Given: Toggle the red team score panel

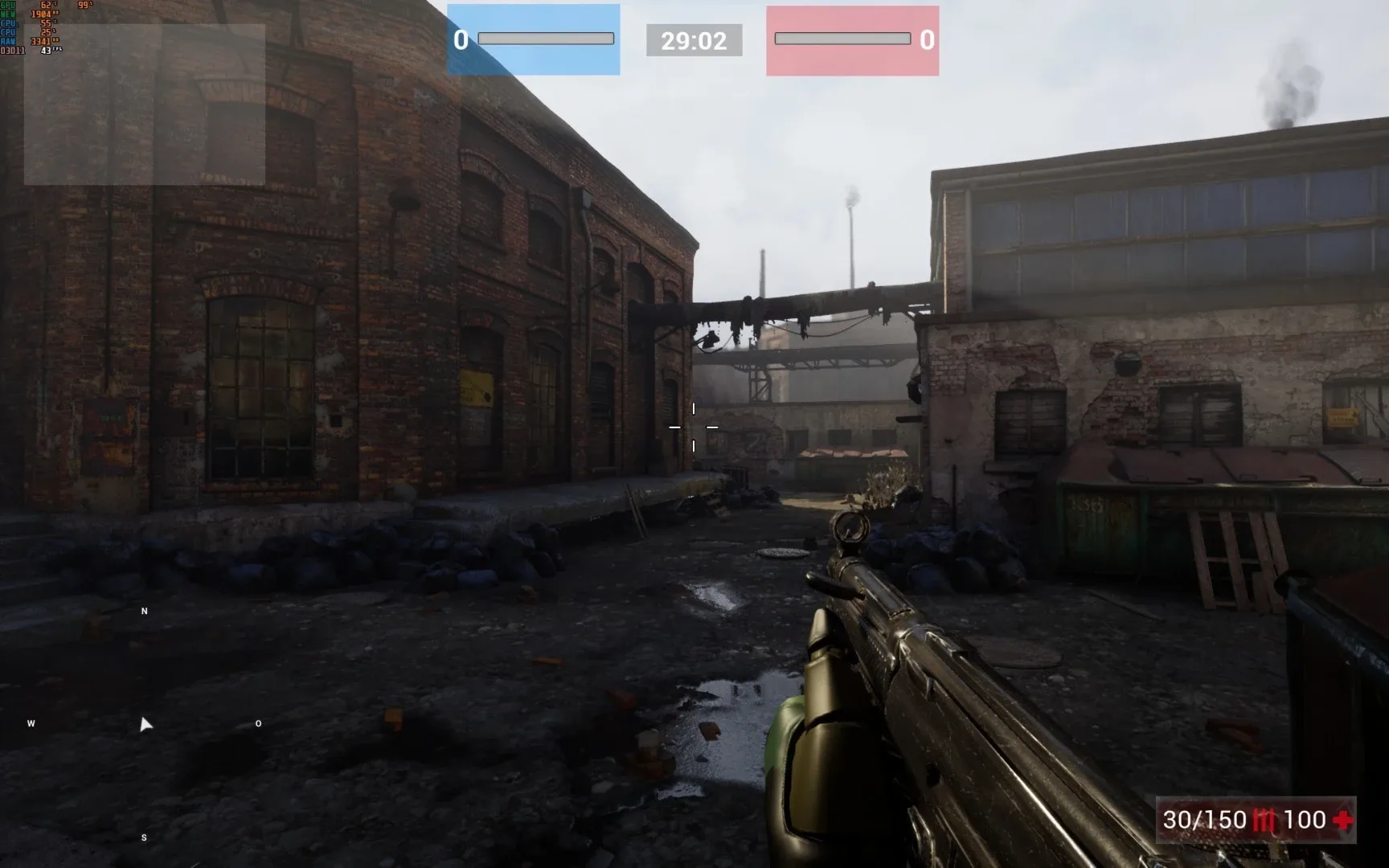Looking at the screenshot, I should (852, 38).
